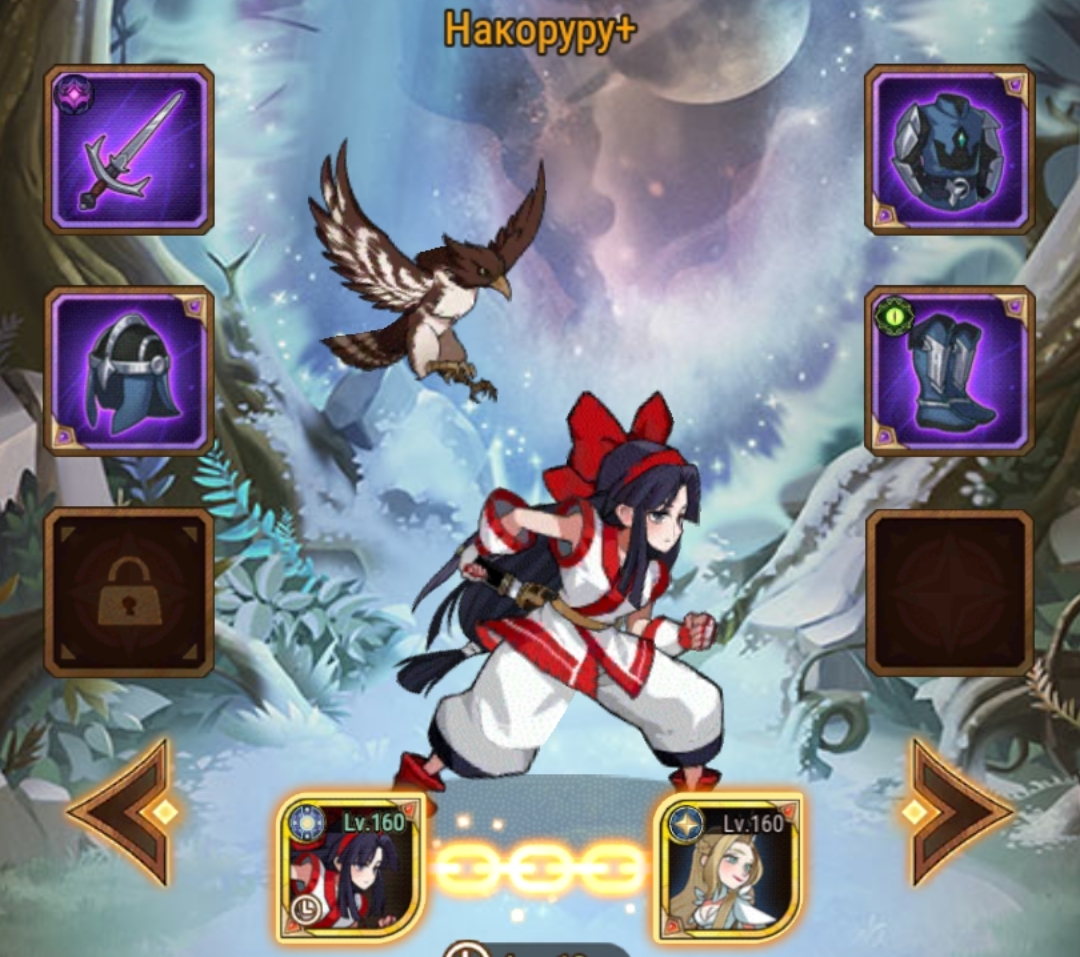Select the blonde hero Lv.160 portrait

(x=728, y=867)
